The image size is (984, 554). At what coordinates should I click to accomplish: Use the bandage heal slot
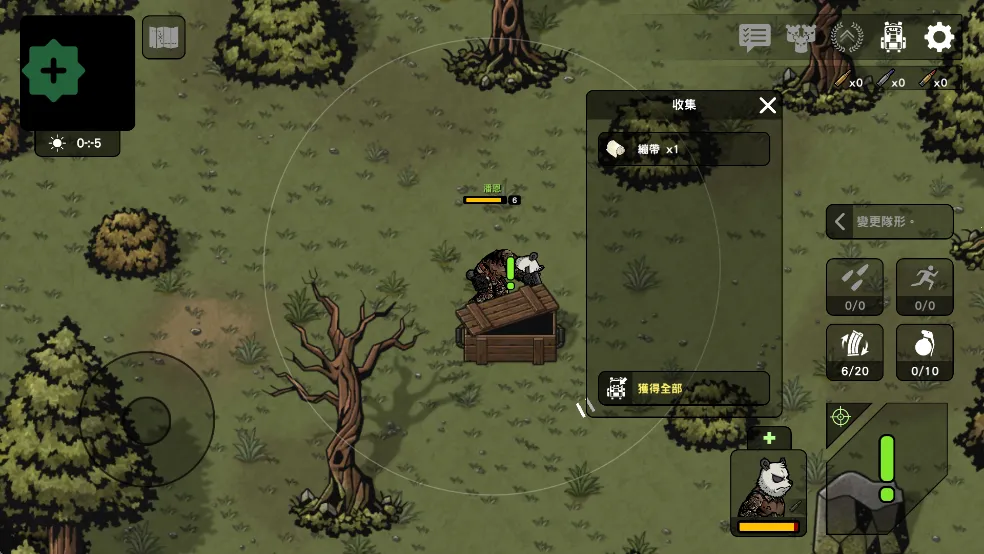[x=854, y=352]
